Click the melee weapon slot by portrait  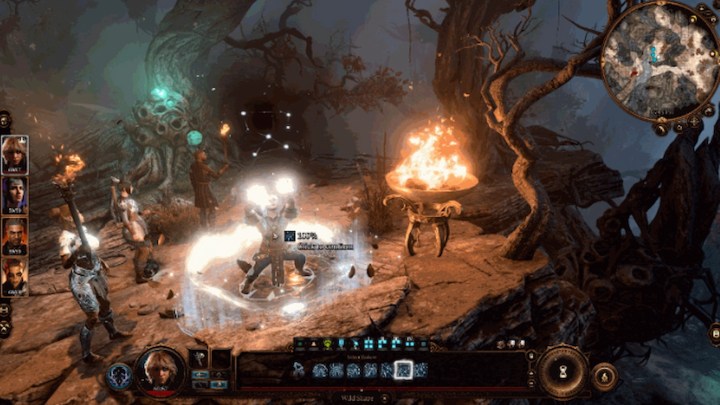coord(199,358)
